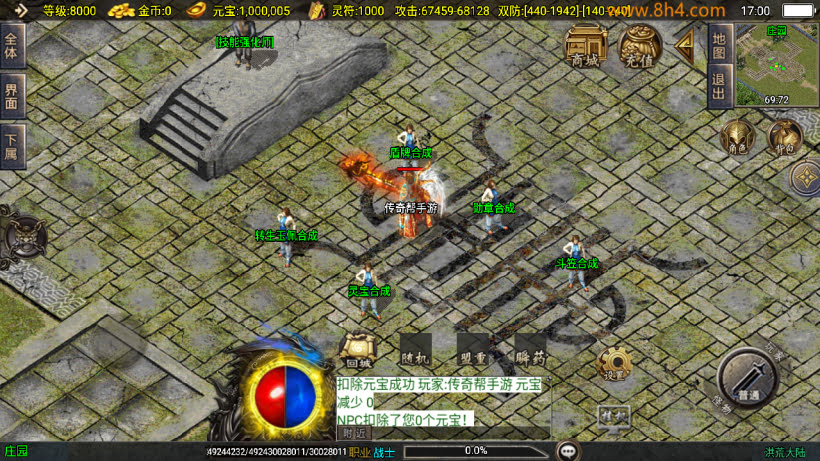820x461 pixels.
Task: Open the 地图 map button
Action: pyautogui.click(x=718, y=44)
